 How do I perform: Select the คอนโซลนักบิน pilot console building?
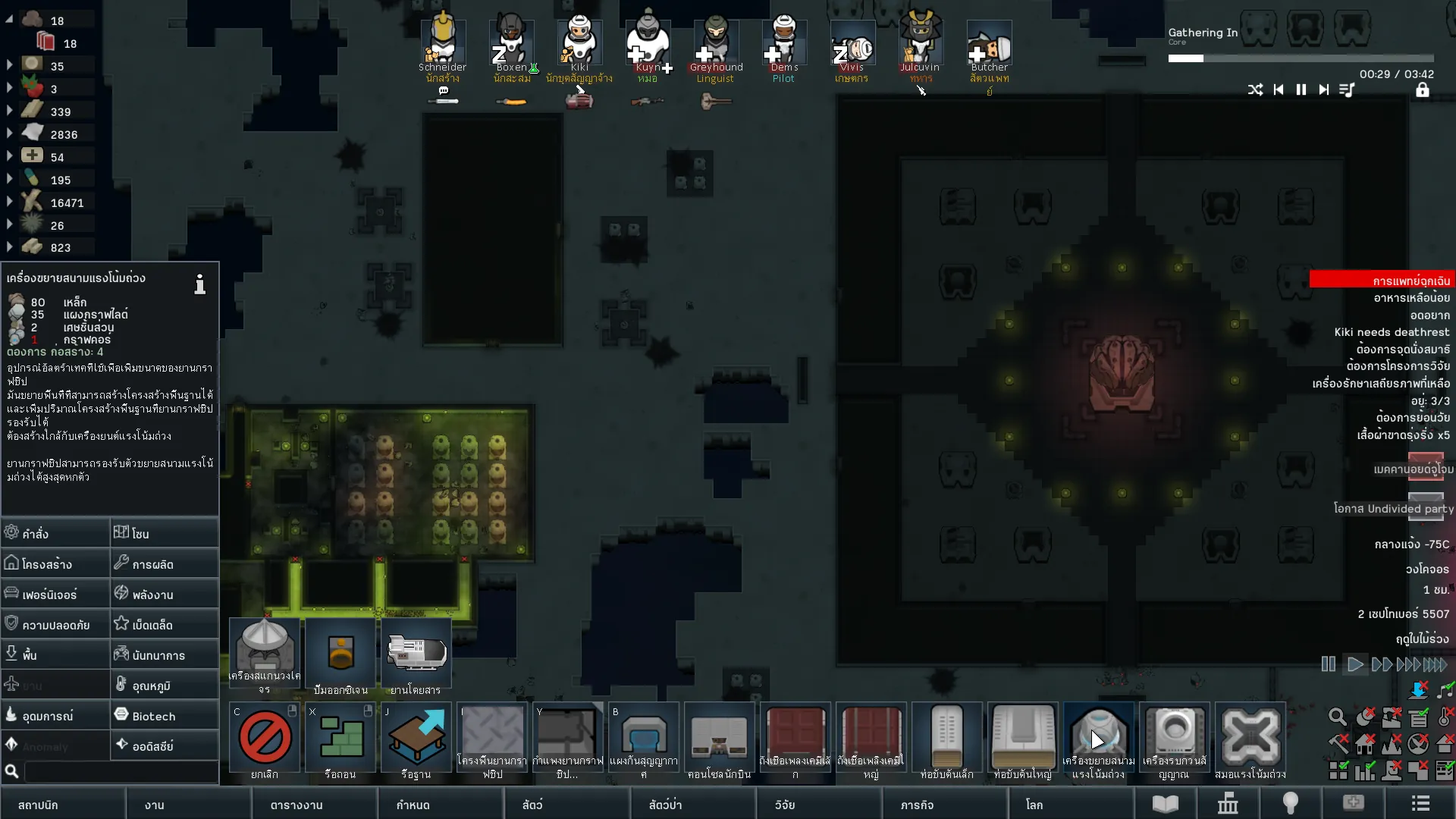tap(719, 739)
